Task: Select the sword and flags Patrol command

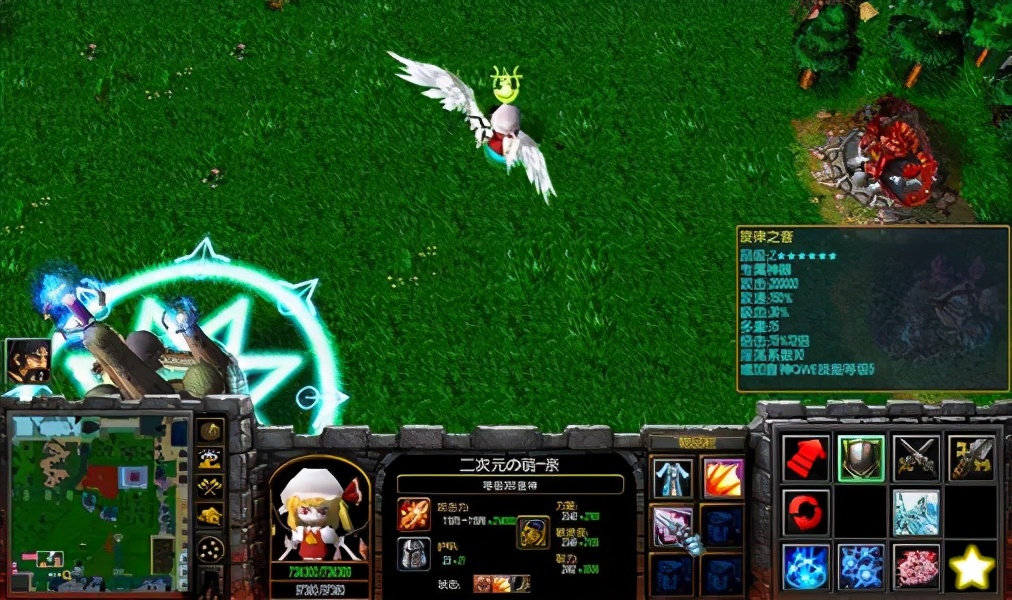Action: click(970, 458)
